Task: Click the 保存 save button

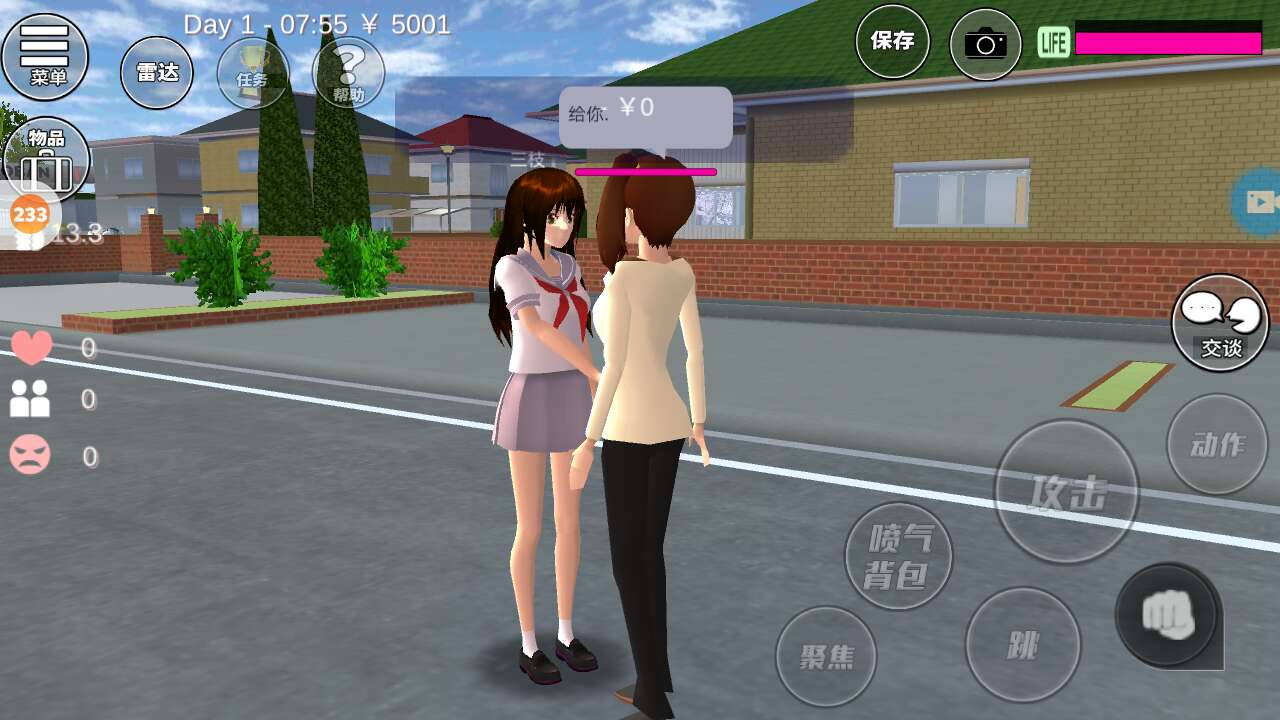Action: coord(892,42)
